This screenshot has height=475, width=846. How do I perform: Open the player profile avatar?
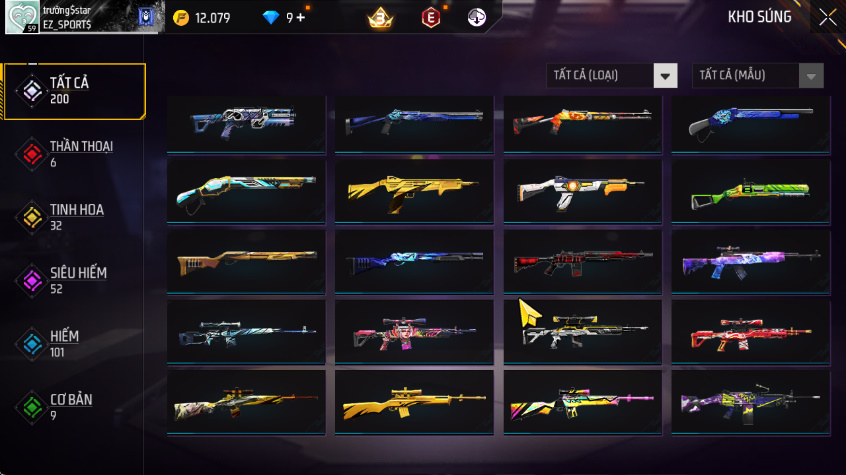22,17
